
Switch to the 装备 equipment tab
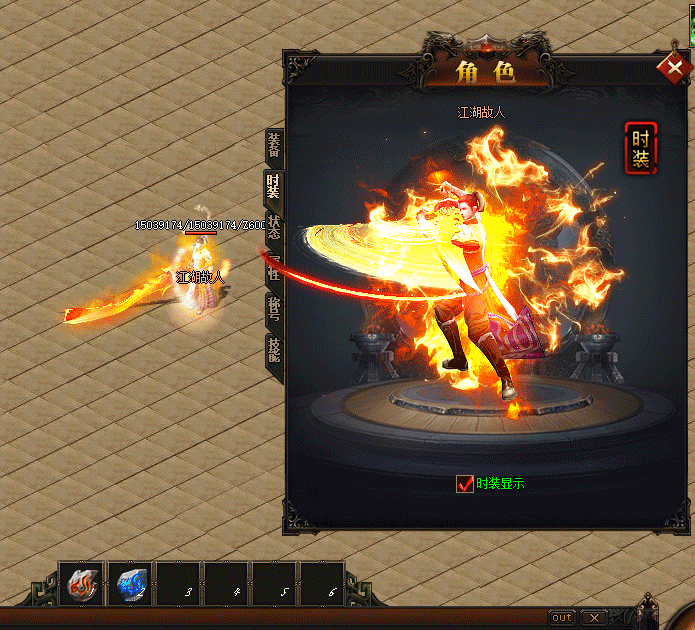pos(273,146)
